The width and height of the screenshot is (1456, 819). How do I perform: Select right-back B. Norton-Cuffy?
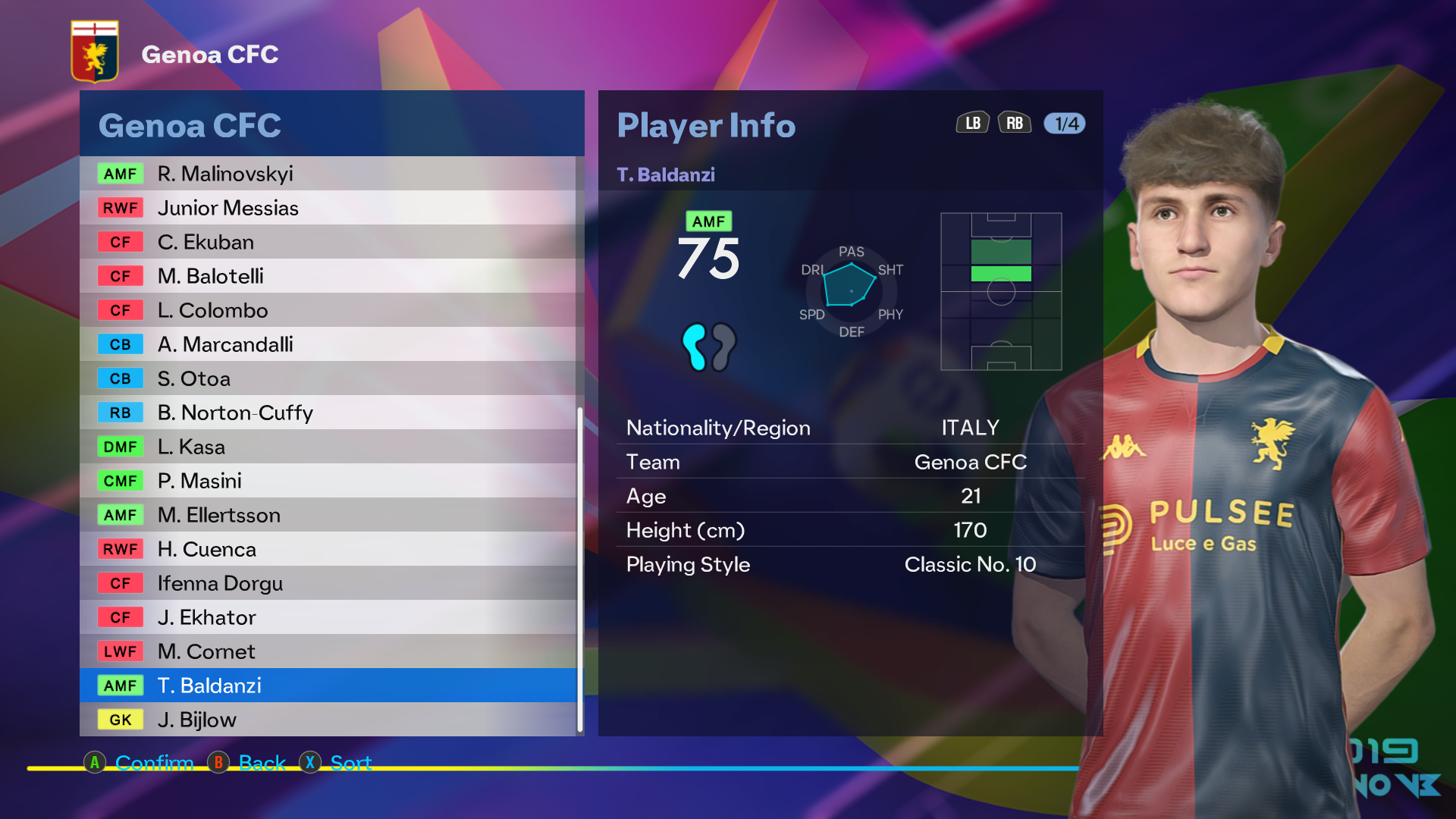coord(328,413)
